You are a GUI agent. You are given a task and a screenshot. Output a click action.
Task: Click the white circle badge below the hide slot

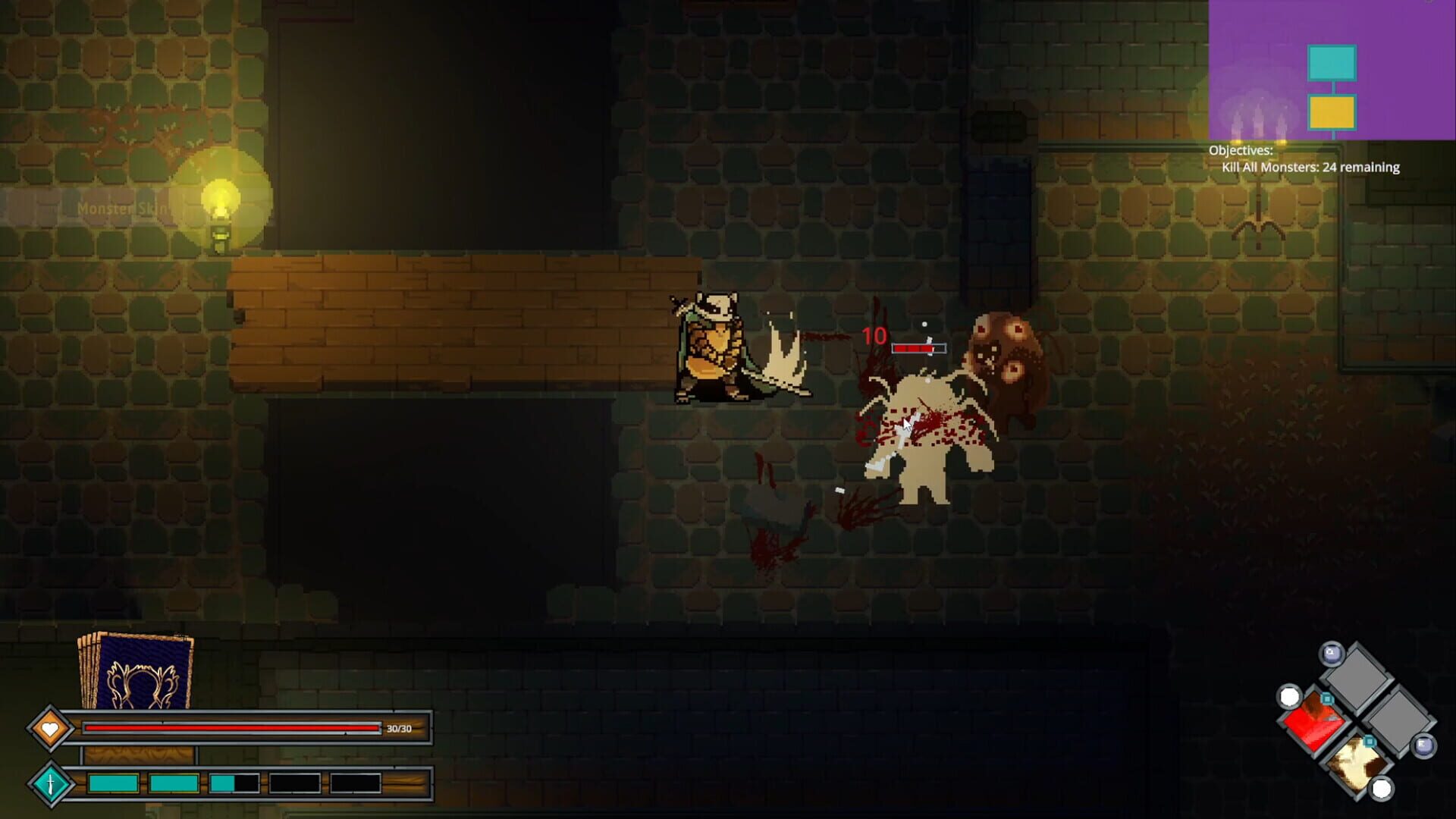[1380, 788]
